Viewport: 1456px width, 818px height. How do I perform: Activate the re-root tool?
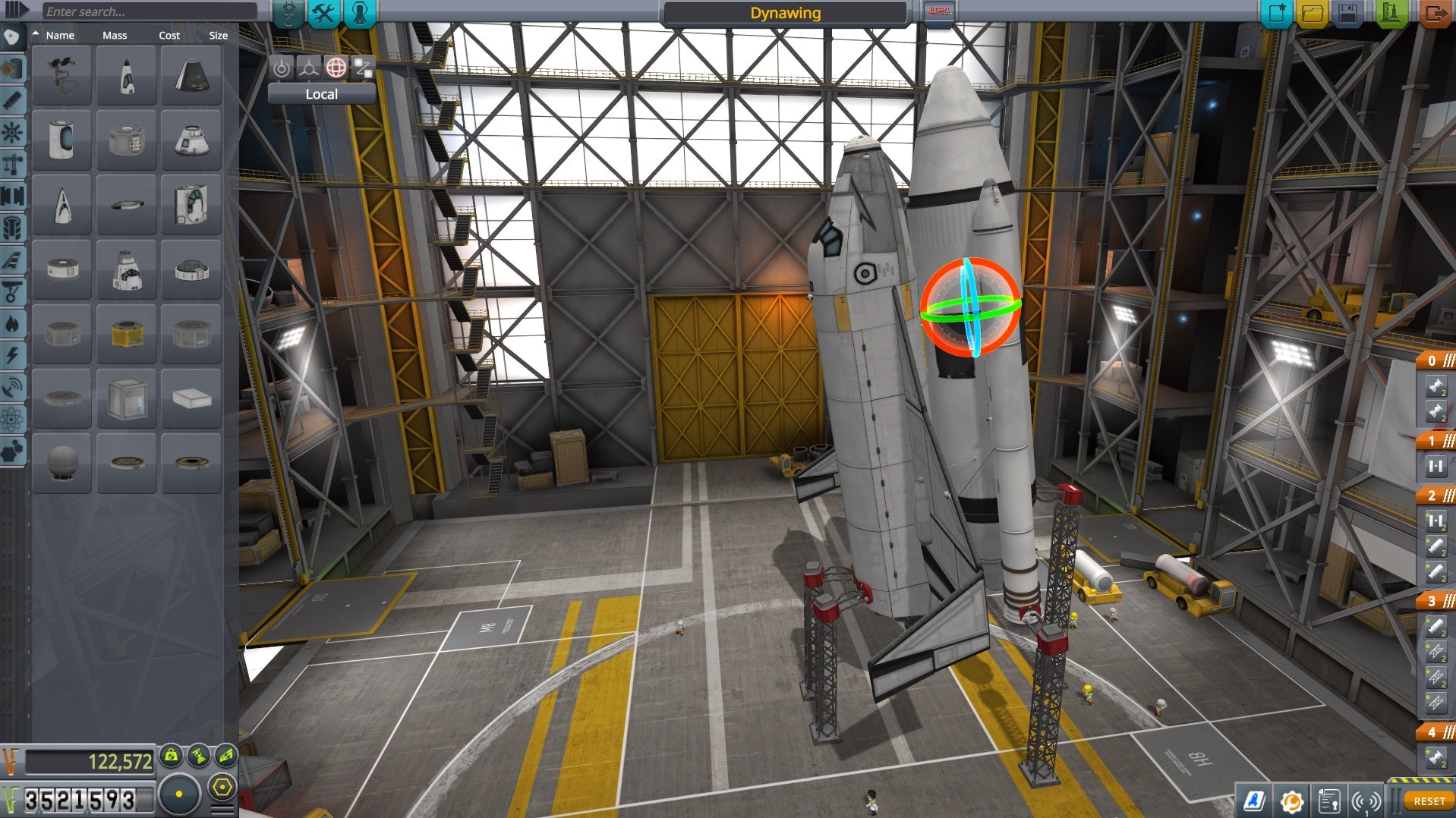pyautogui.click(x=363, y=68)
